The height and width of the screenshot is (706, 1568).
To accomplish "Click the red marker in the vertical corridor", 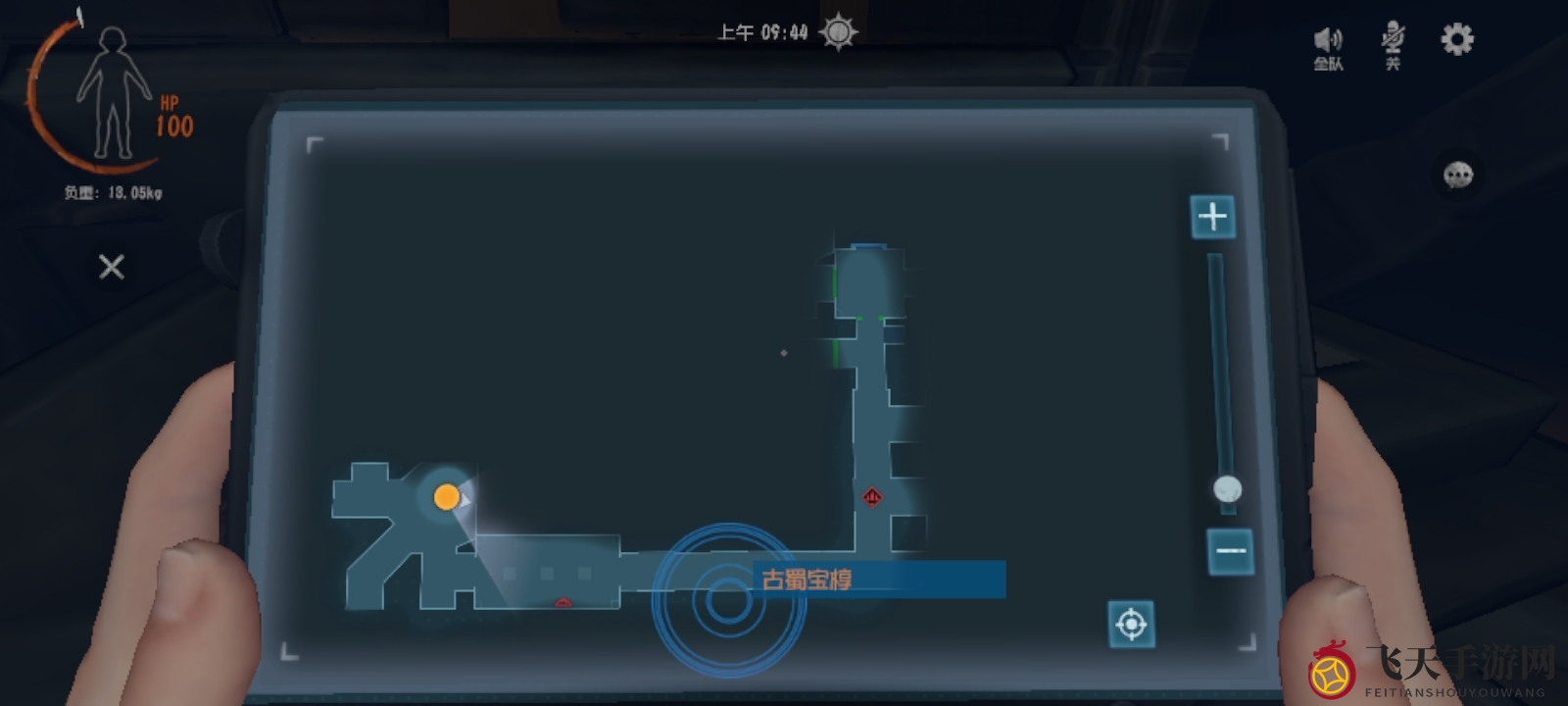I will point(872,497).
